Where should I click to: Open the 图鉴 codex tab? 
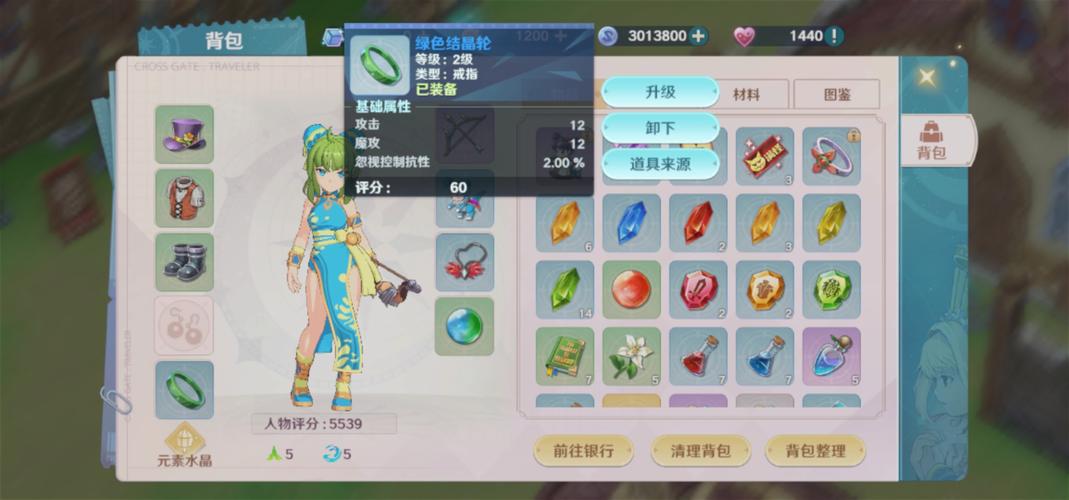836,95
